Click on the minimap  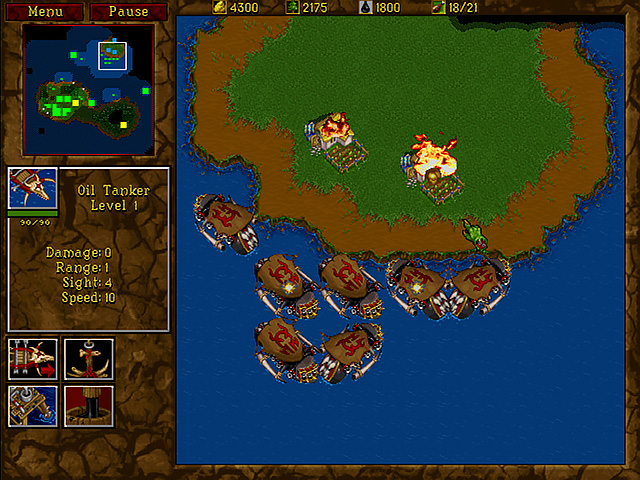[x=88, y=89]
